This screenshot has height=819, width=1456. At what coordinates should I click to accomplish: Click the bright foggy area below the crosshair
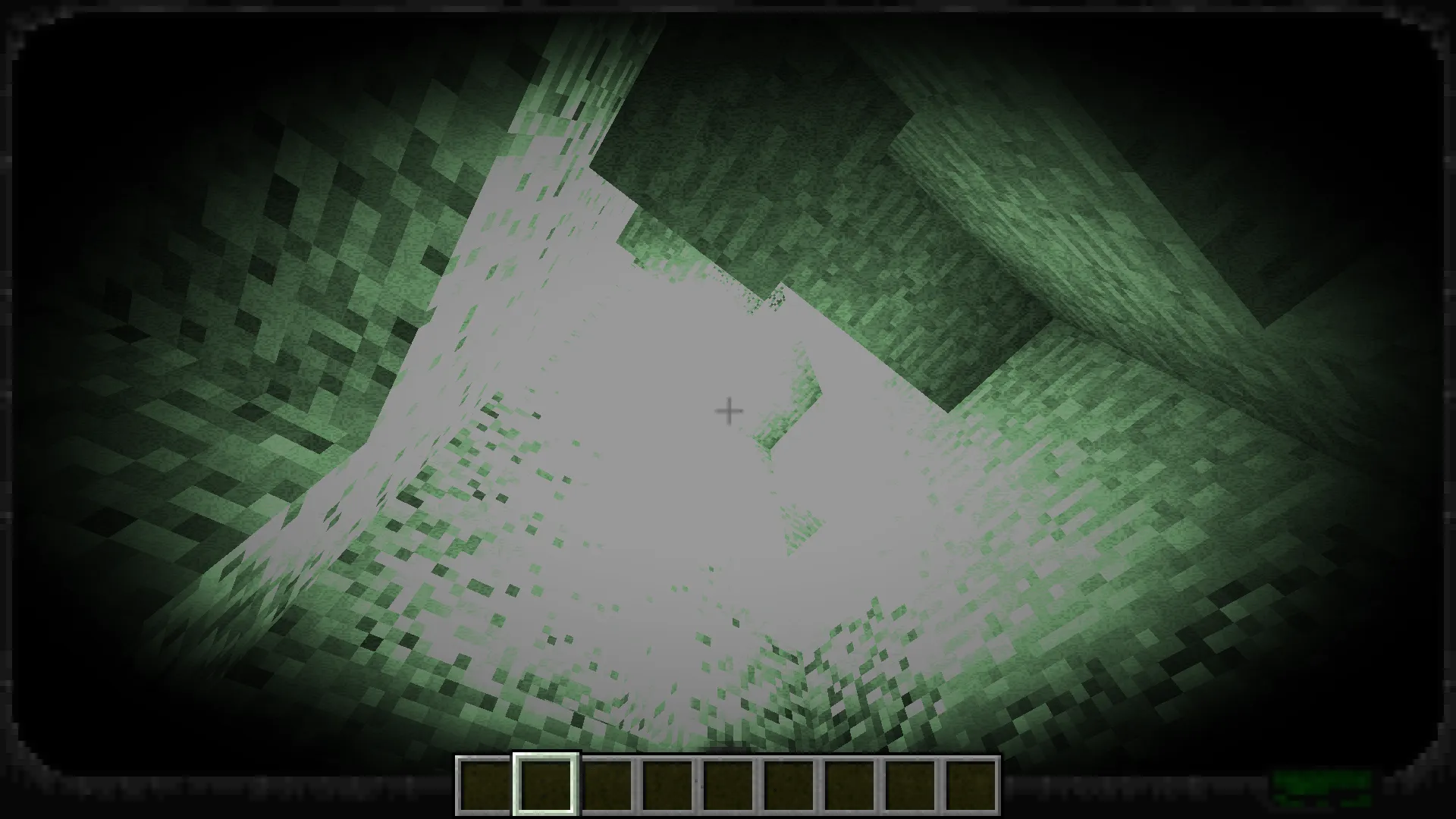(x=682, y=531)
